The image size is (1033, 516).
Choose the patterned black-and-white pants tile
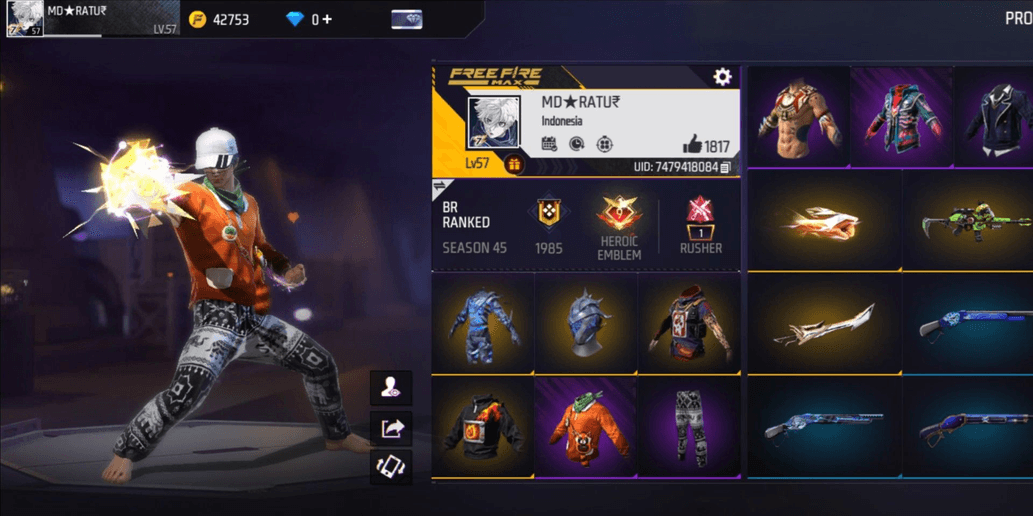point(690,425)
